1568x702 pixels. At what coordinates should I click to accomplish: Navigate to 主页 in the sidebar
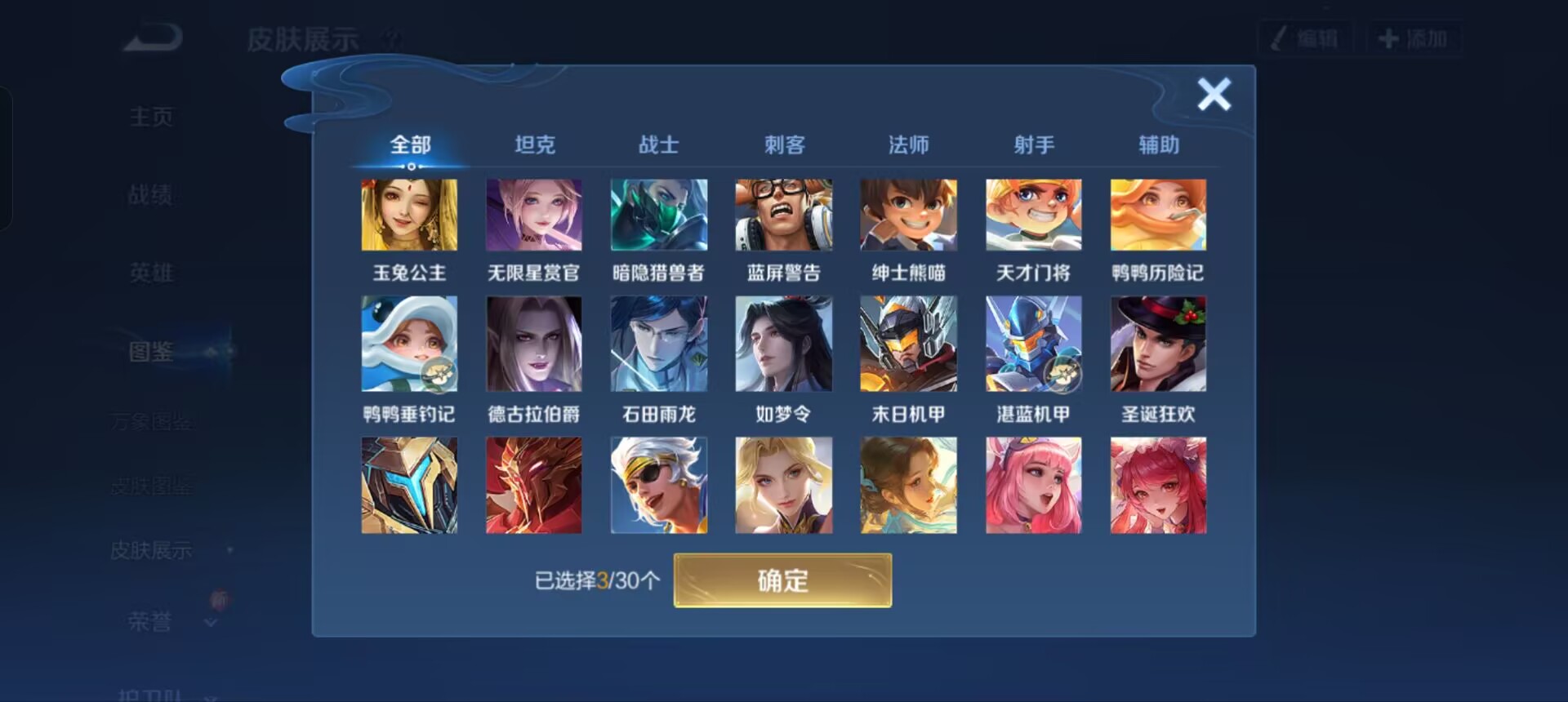coord(151,117)
